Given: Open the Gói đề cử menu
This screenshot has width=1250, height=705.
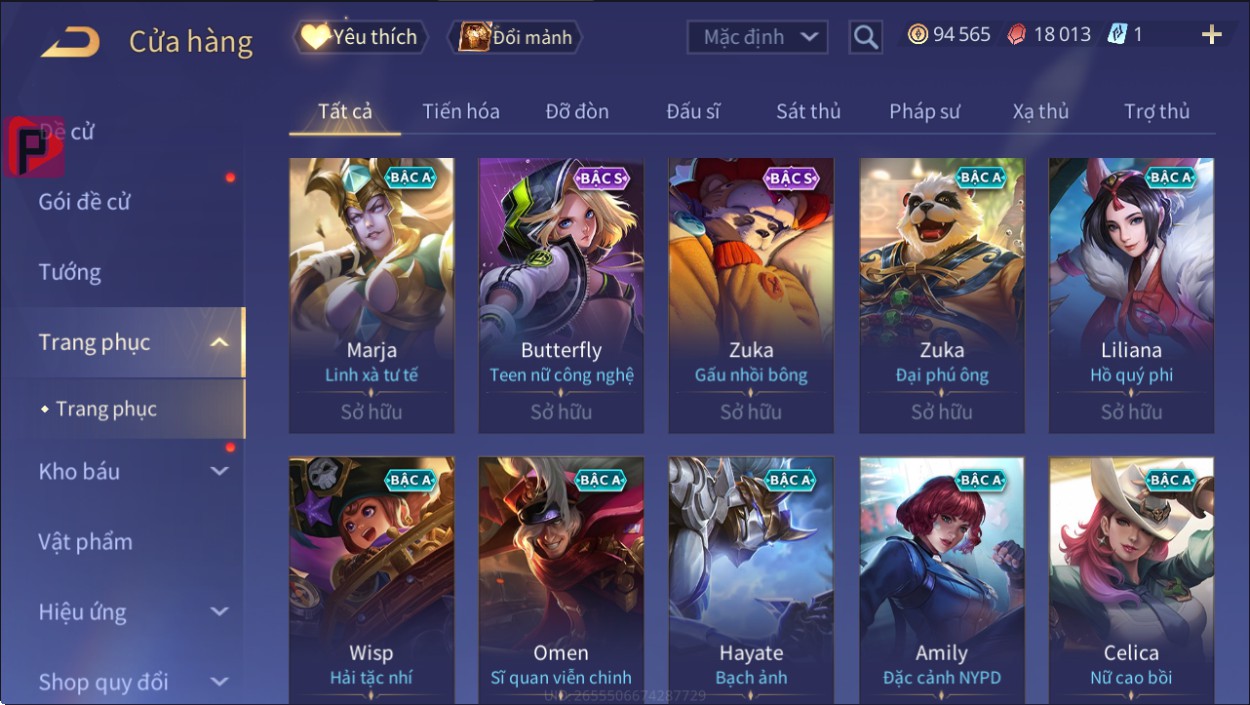Looking at the screenshot, I should [85, 201].
